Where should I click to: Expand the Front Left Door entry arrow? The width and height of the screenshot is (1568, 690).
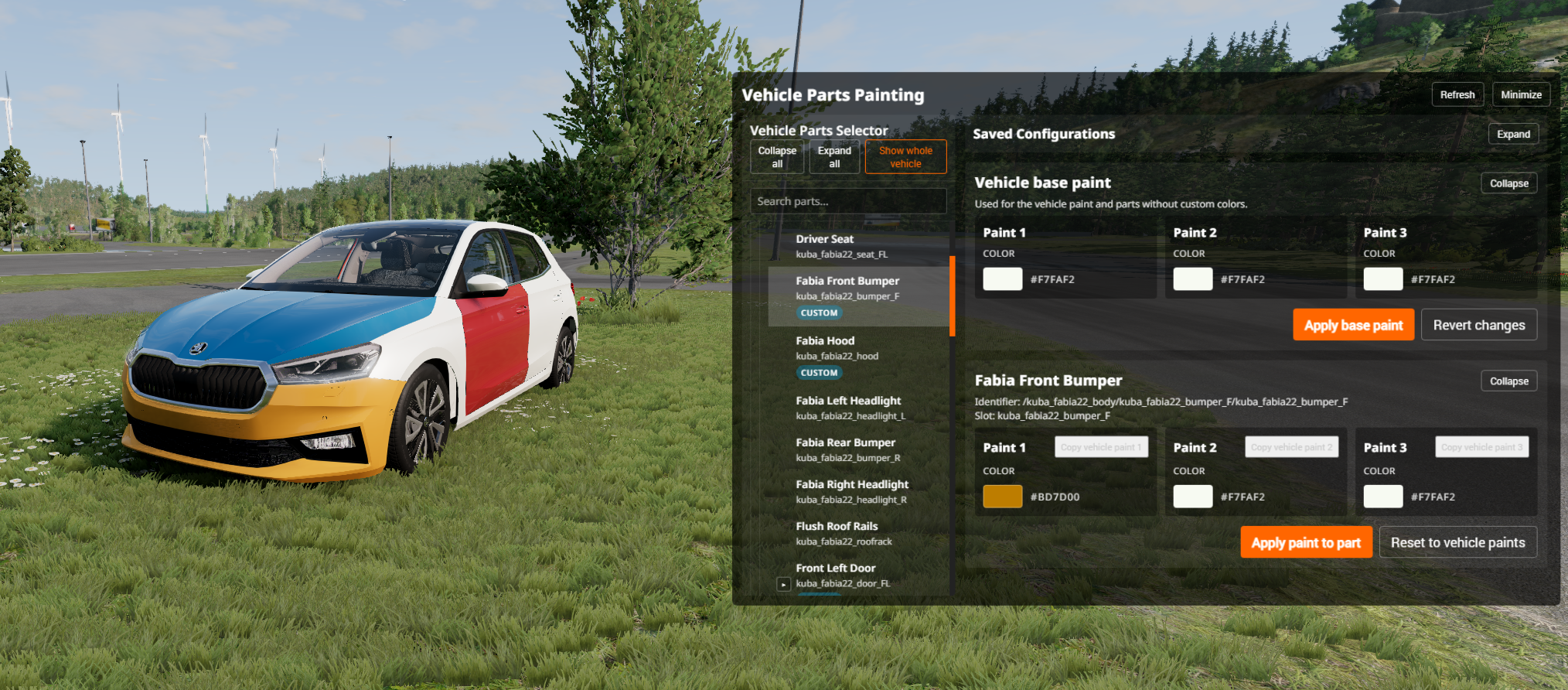[x=783, y=584]
